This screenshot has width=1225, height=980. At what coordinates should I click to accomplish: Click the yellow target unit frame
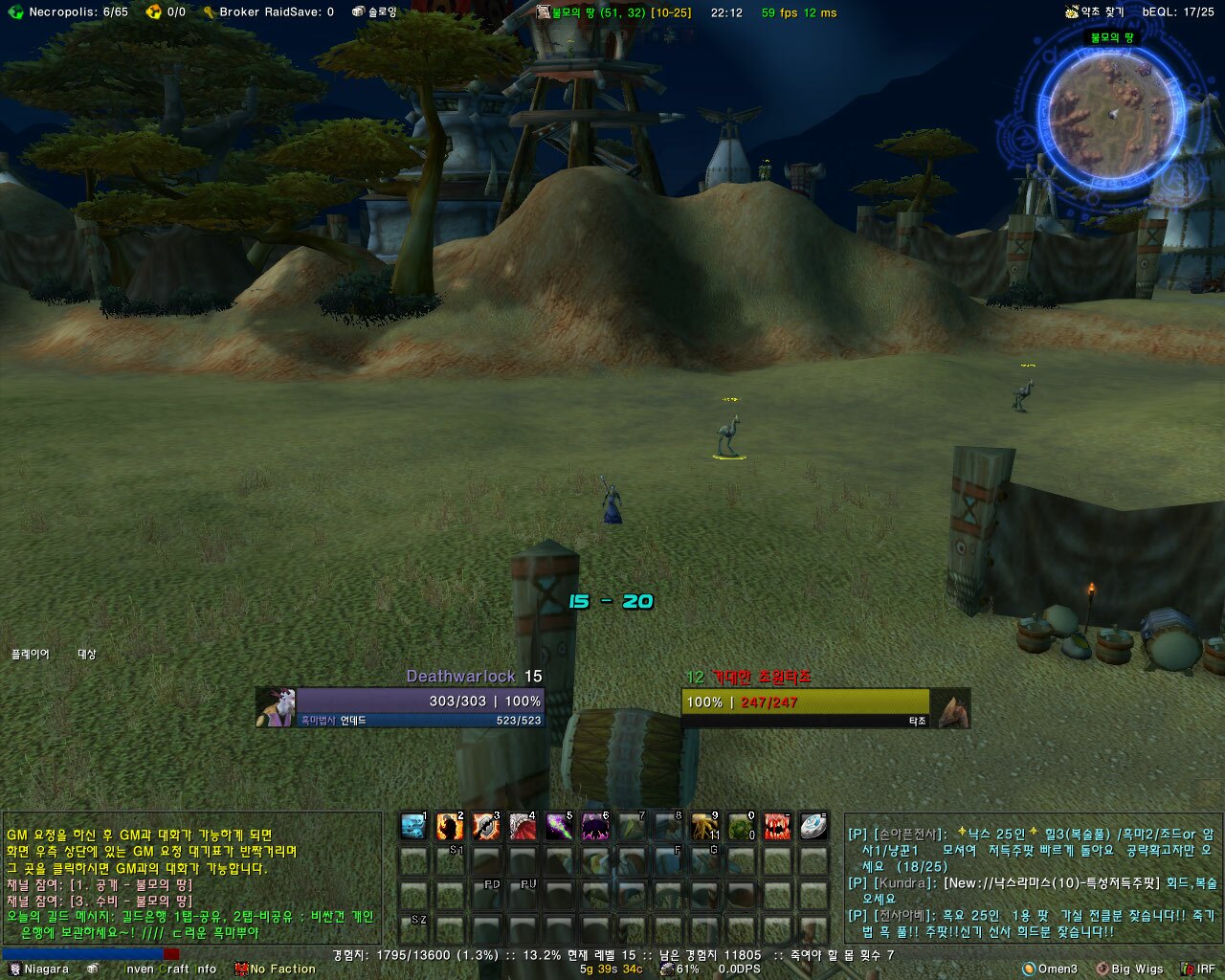(806, 708)
